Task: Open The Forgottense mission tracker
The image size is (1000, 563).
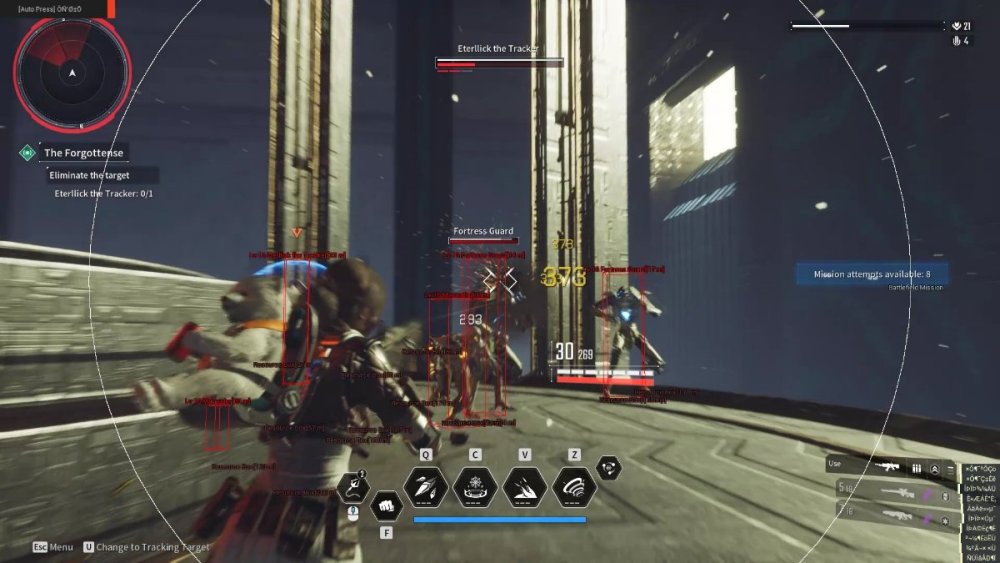Action: 82,153
